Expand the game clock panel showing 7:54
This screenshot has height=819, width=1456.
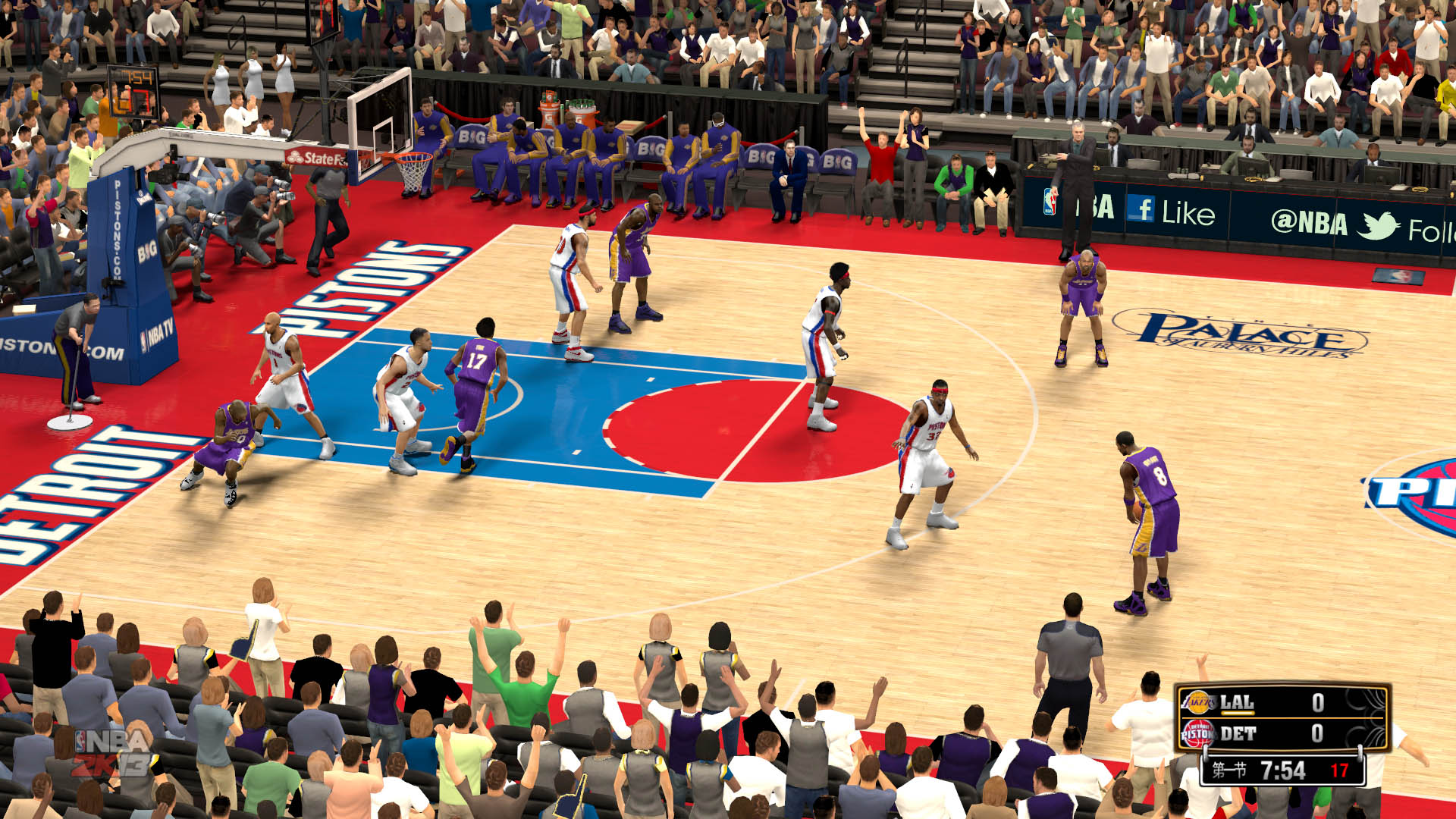point(1283,770)
